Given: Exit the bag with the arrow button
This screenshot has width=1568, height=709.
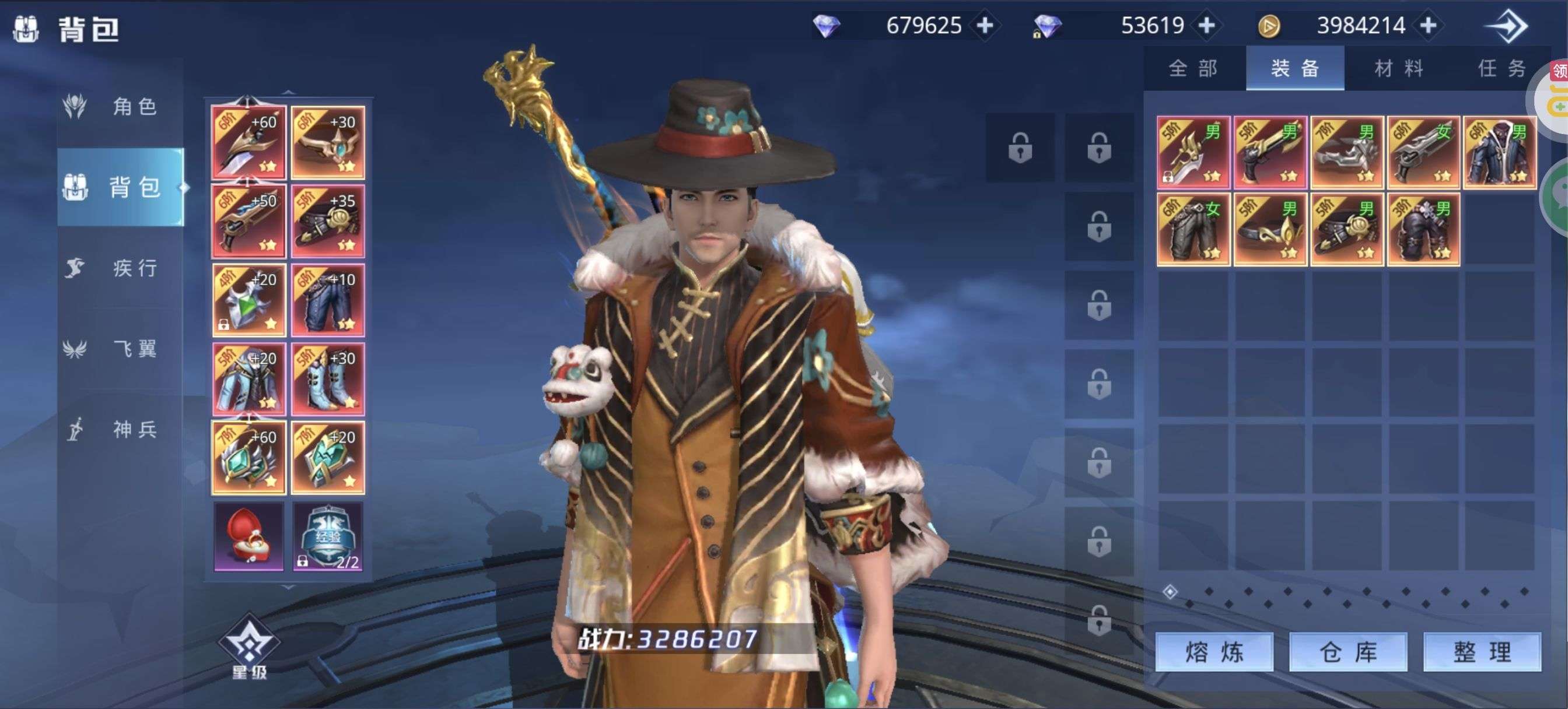Looking at the screenshot, I should click(1507, 26).
